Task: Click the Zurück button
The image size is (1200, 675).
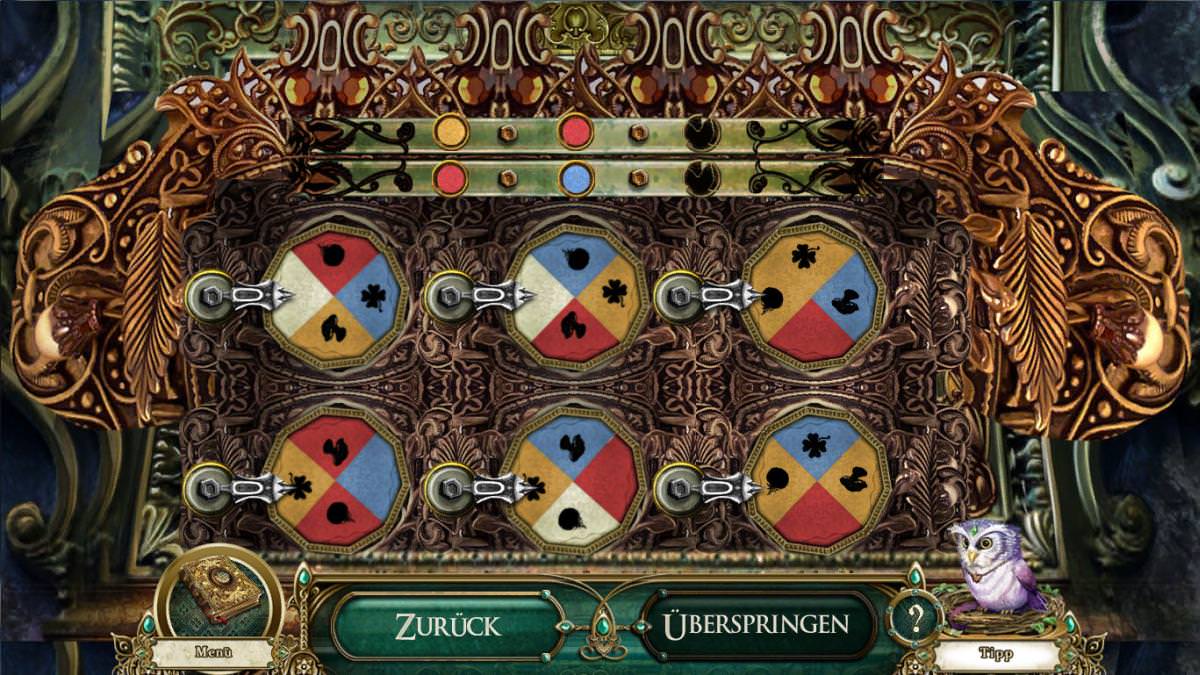Action: coord(447,626)
